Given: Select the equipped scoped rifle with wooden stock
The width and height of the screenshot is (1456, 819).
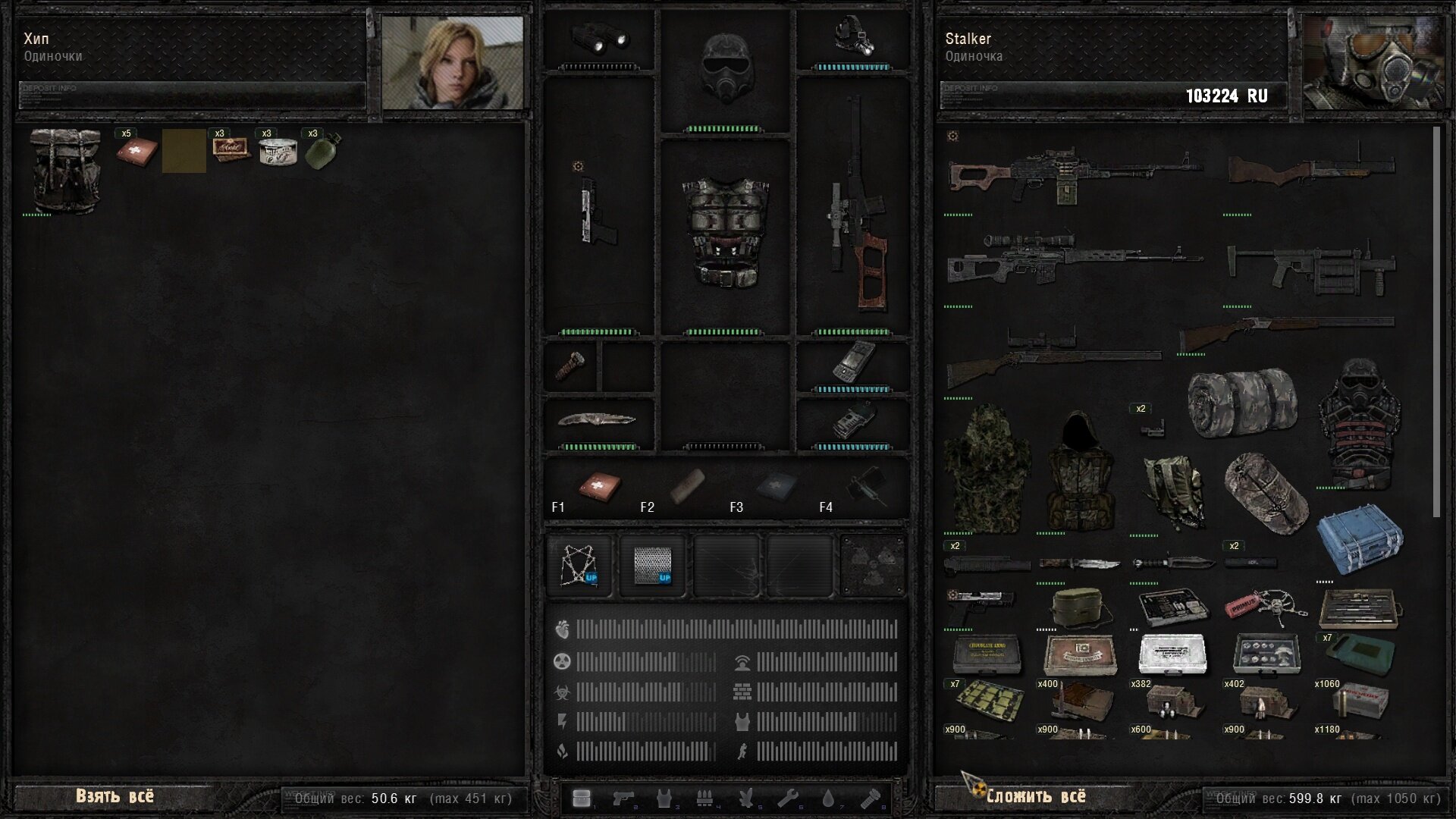Looking at the screenshot, I should coord(855,209).
